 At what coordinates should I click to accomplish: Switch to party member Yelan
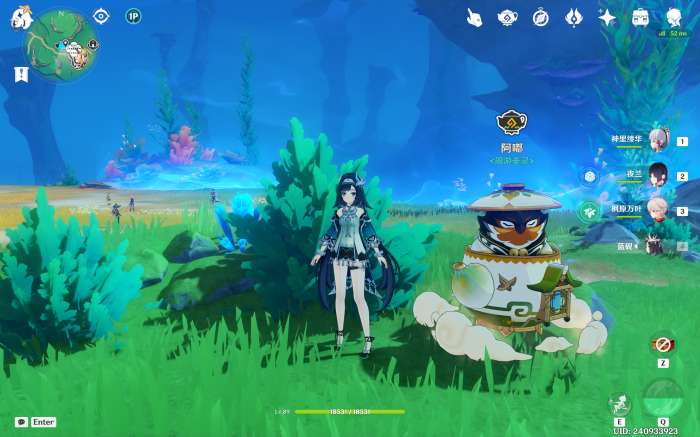[658, 175]
